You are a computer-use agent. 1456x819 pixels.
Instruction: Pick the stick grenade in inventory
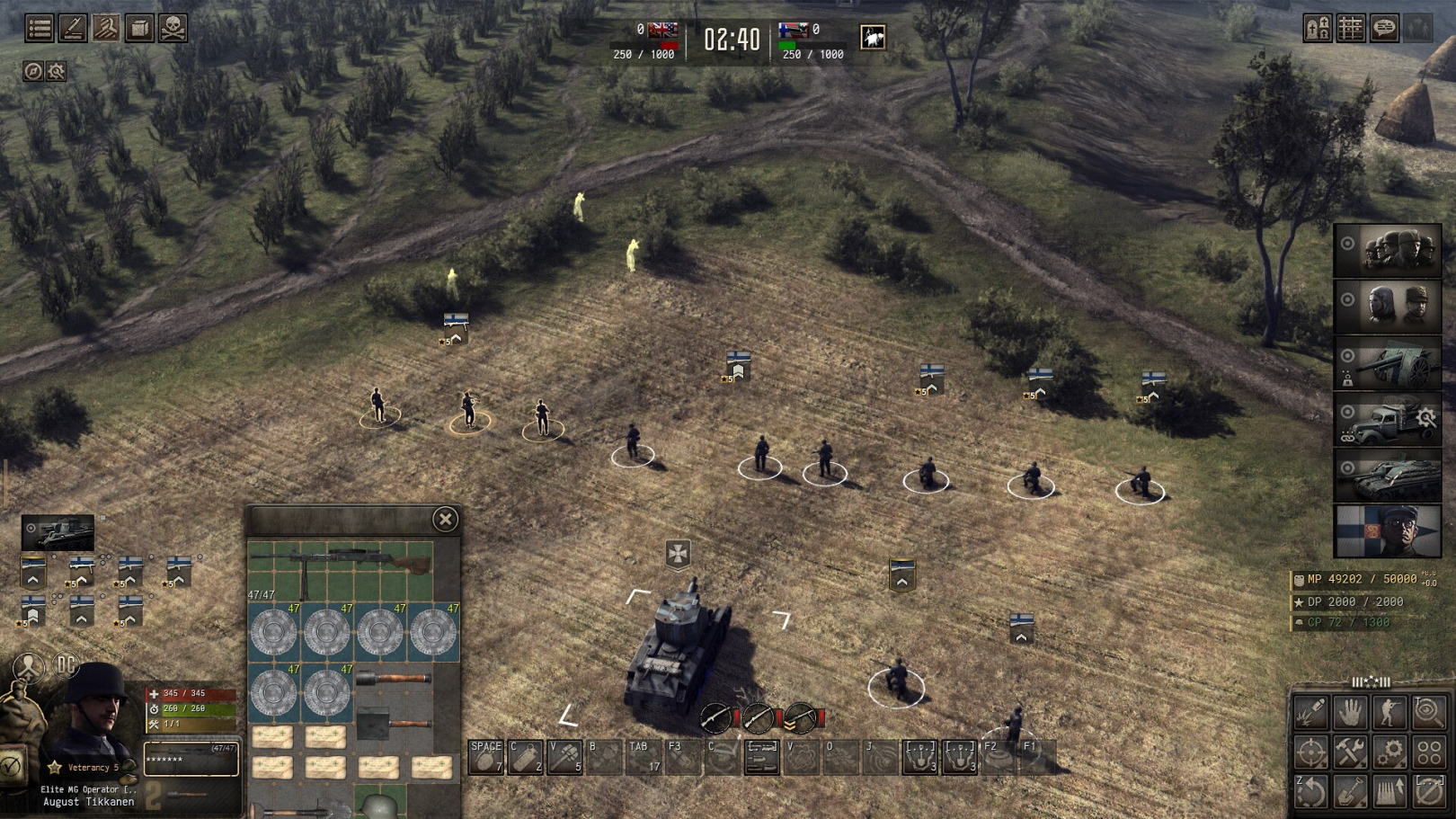(394, 679)
